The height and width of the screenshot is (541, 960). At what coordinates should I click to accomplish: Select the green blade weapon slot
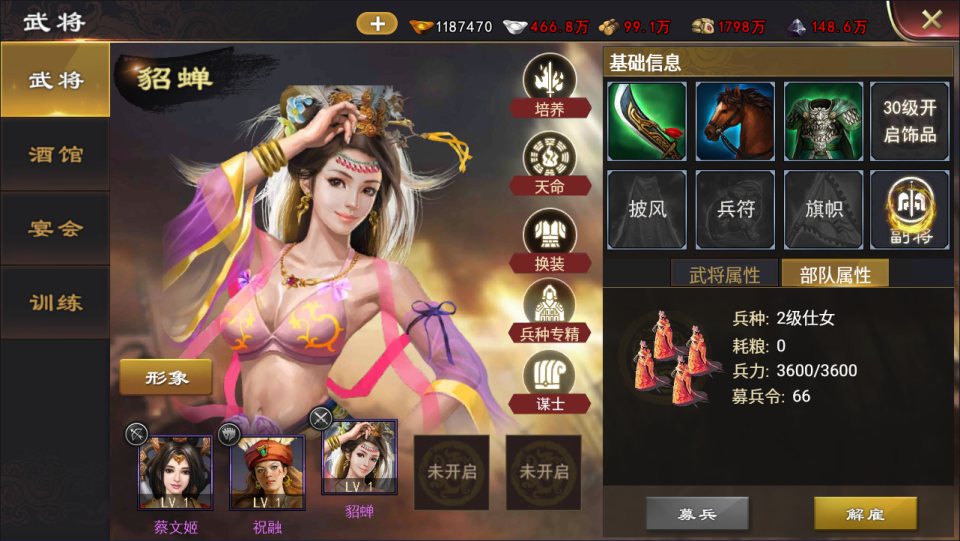[x=646, y=121]
